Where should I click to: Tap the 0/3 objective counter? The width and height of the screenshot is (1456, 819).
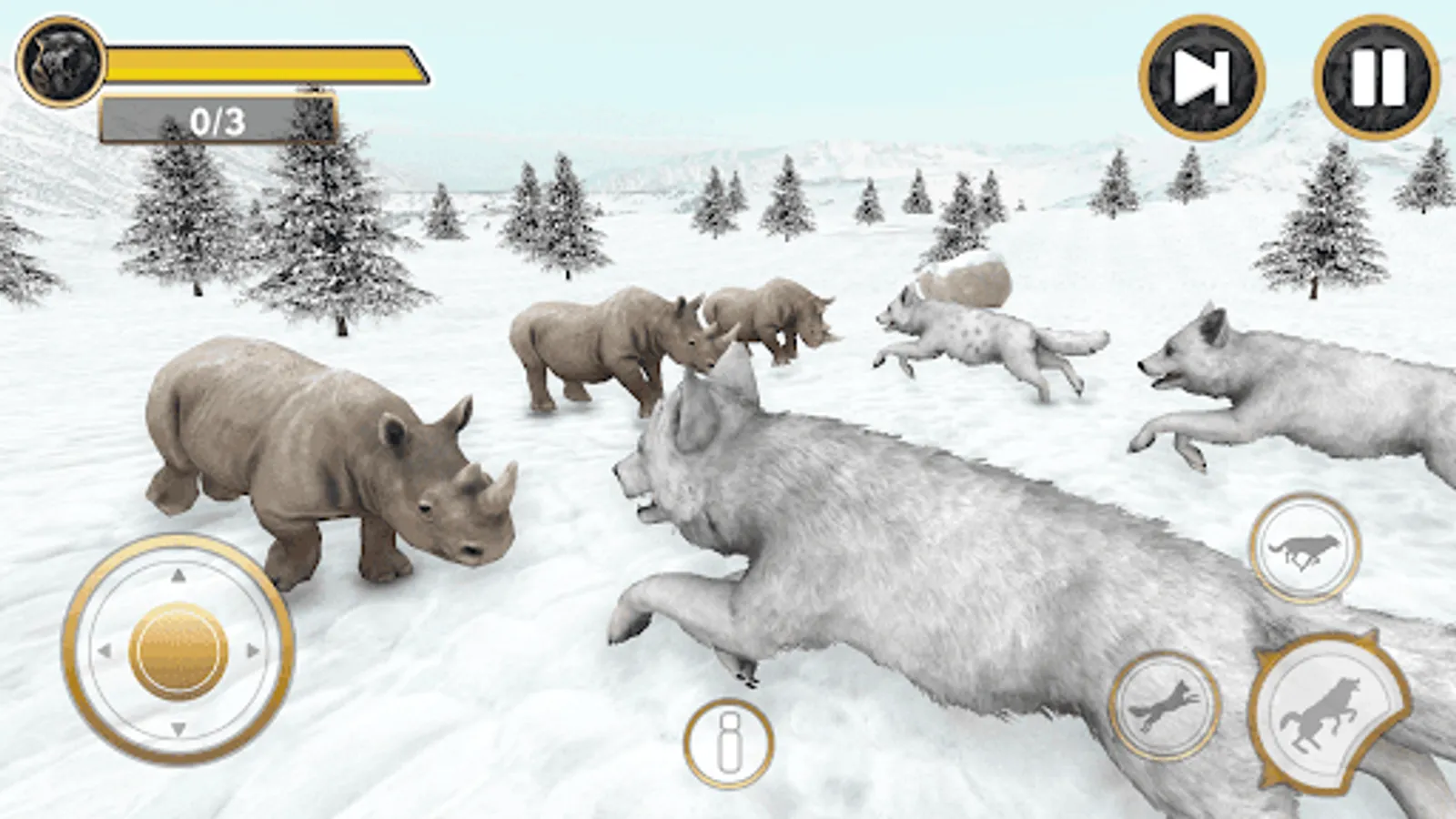tap(218, 118)
